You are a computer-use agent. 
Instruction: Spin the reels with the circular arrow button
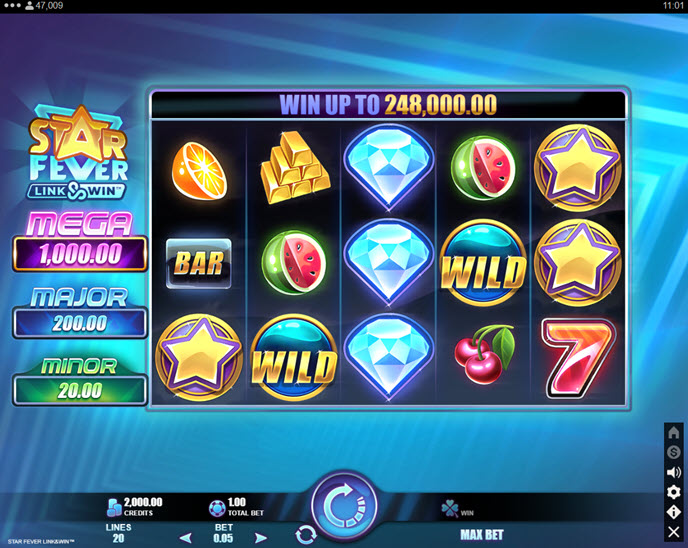pos(344,502)
